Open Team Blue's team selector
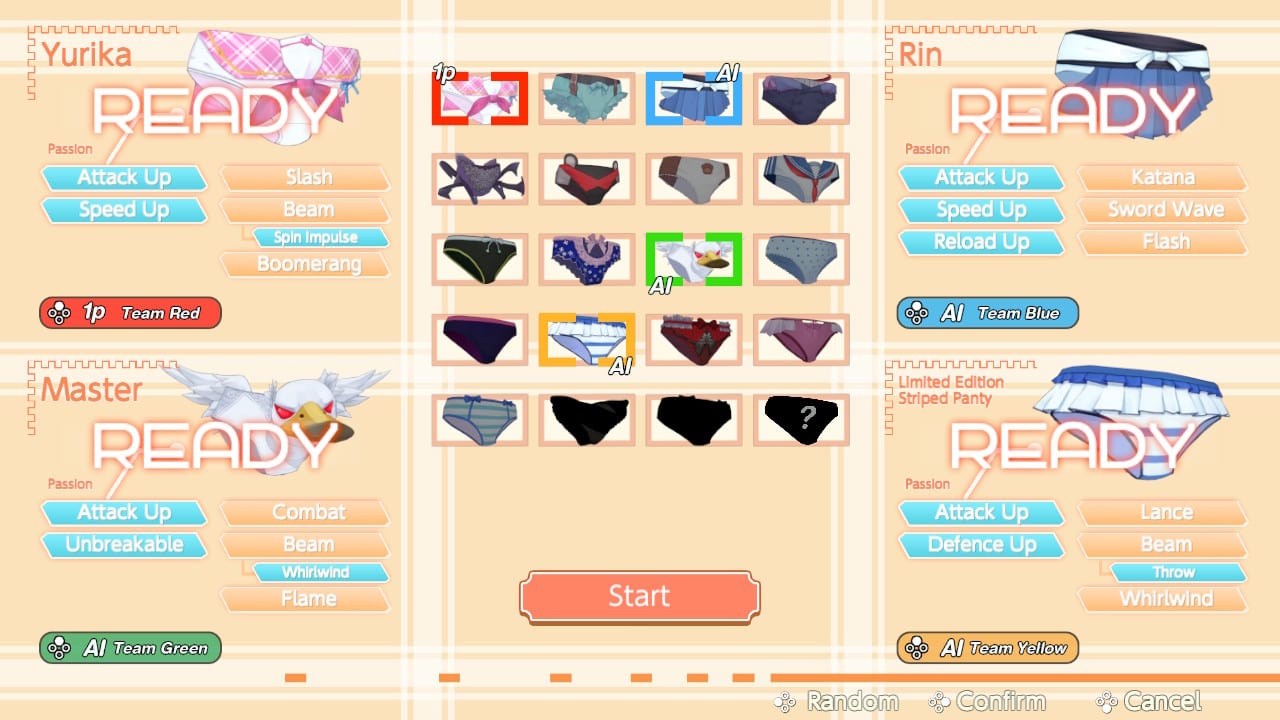This screenshot has height=720, width=1280. [x=985, y=312]
